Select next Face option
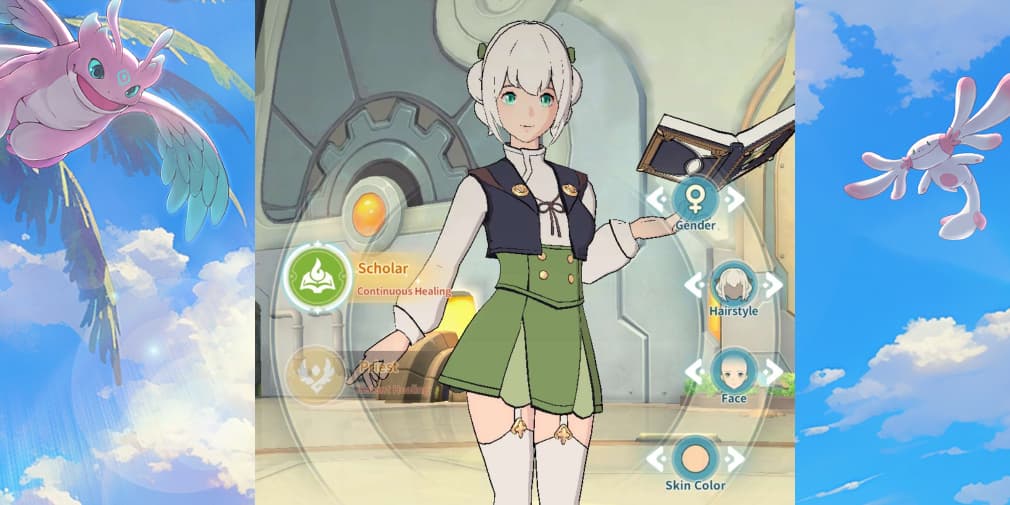The height and width of the screenshot is (505, 1010). pos(772,373)
